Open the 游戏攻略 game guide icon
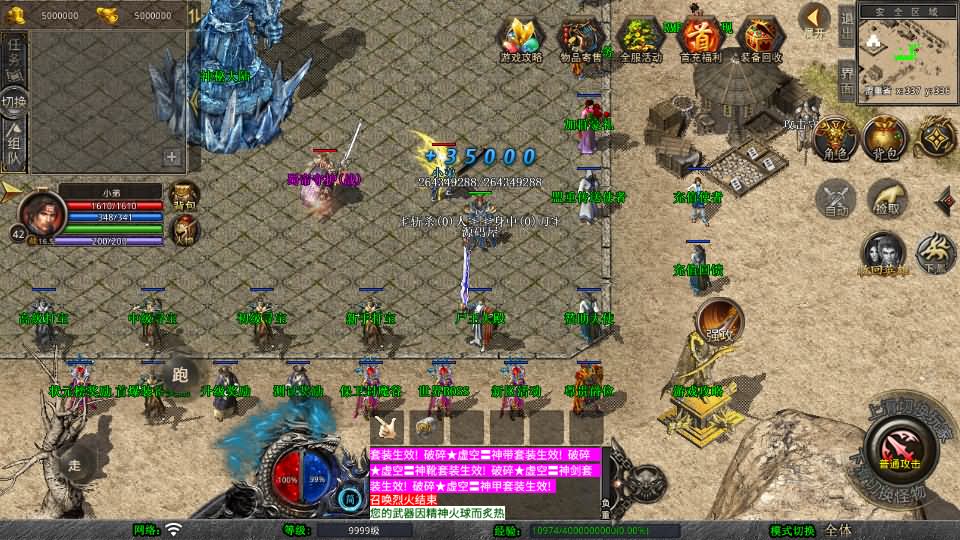 coord(522,40)
